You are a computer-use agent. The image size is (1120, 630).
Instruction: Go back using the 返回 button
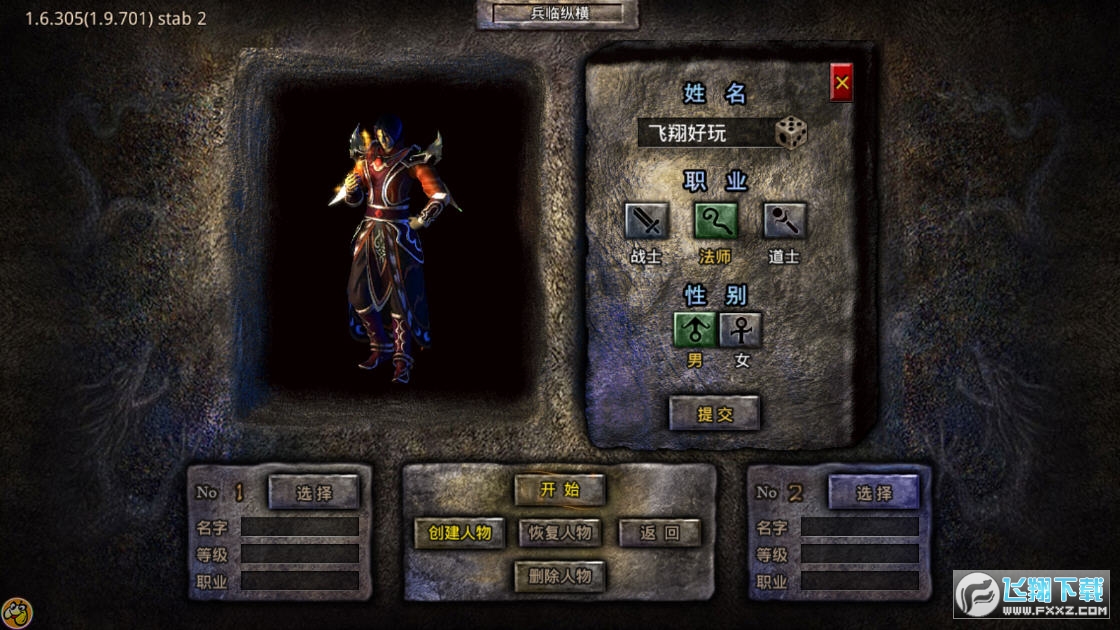coord(660,533)
